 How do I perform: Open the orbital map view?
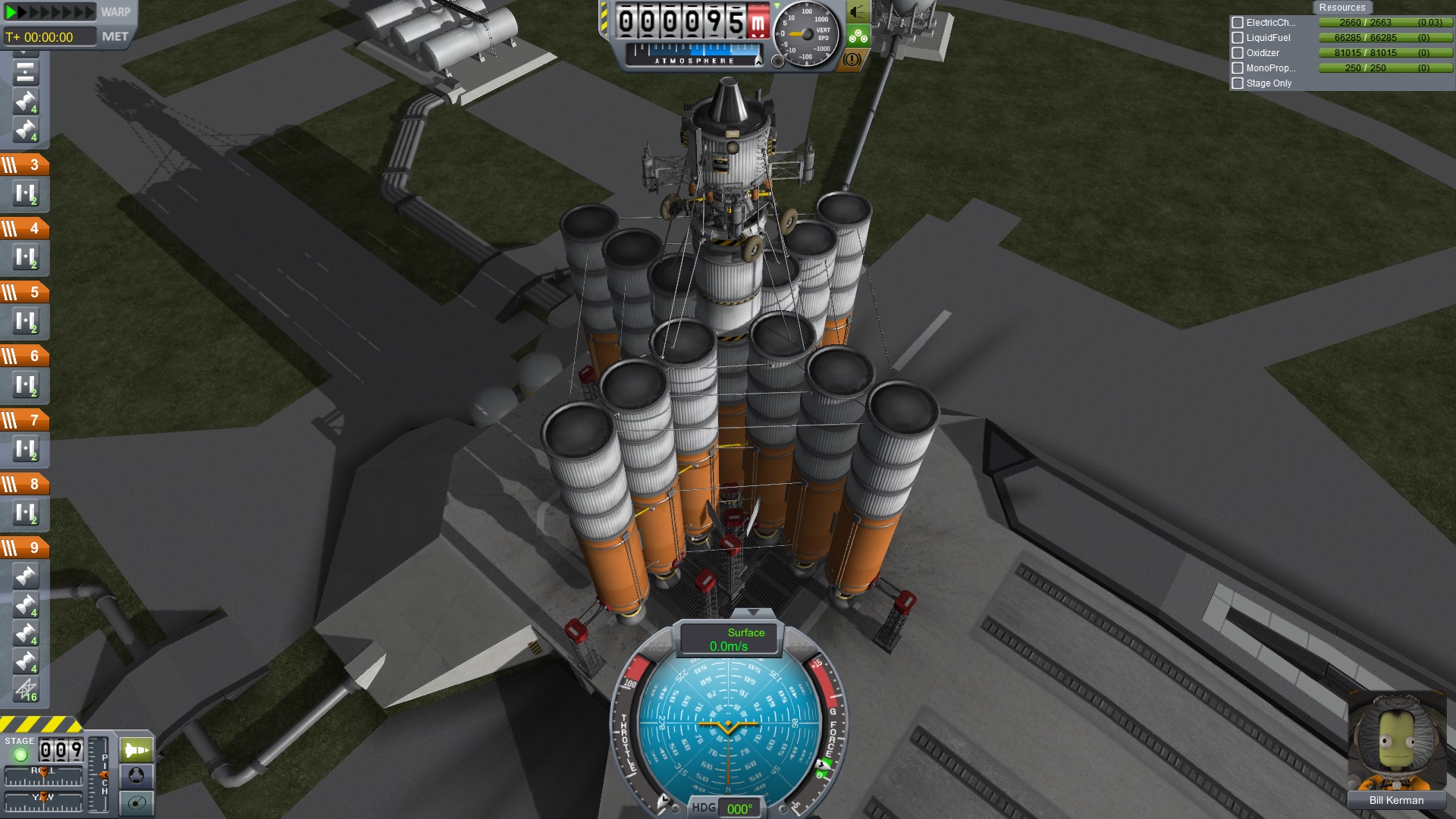[136, 802]
